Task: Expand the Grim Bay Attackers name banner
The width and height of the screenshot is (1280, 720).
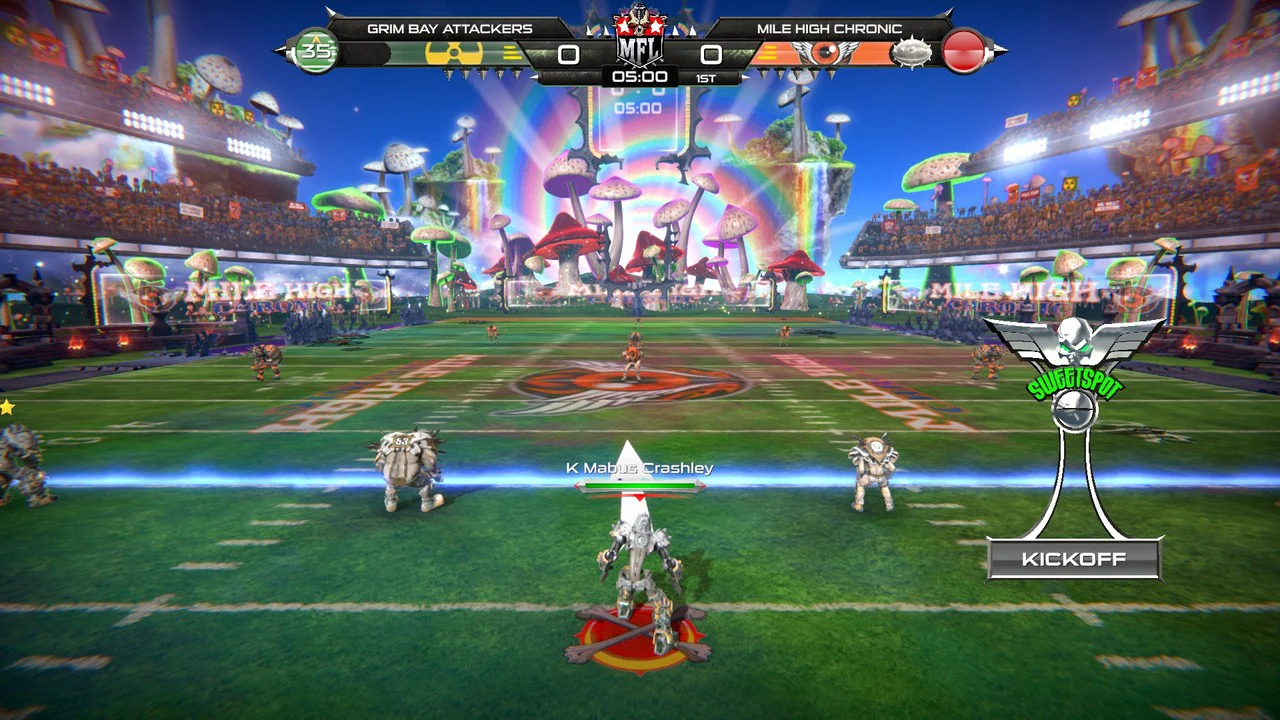Action: (x=450, y=28)
